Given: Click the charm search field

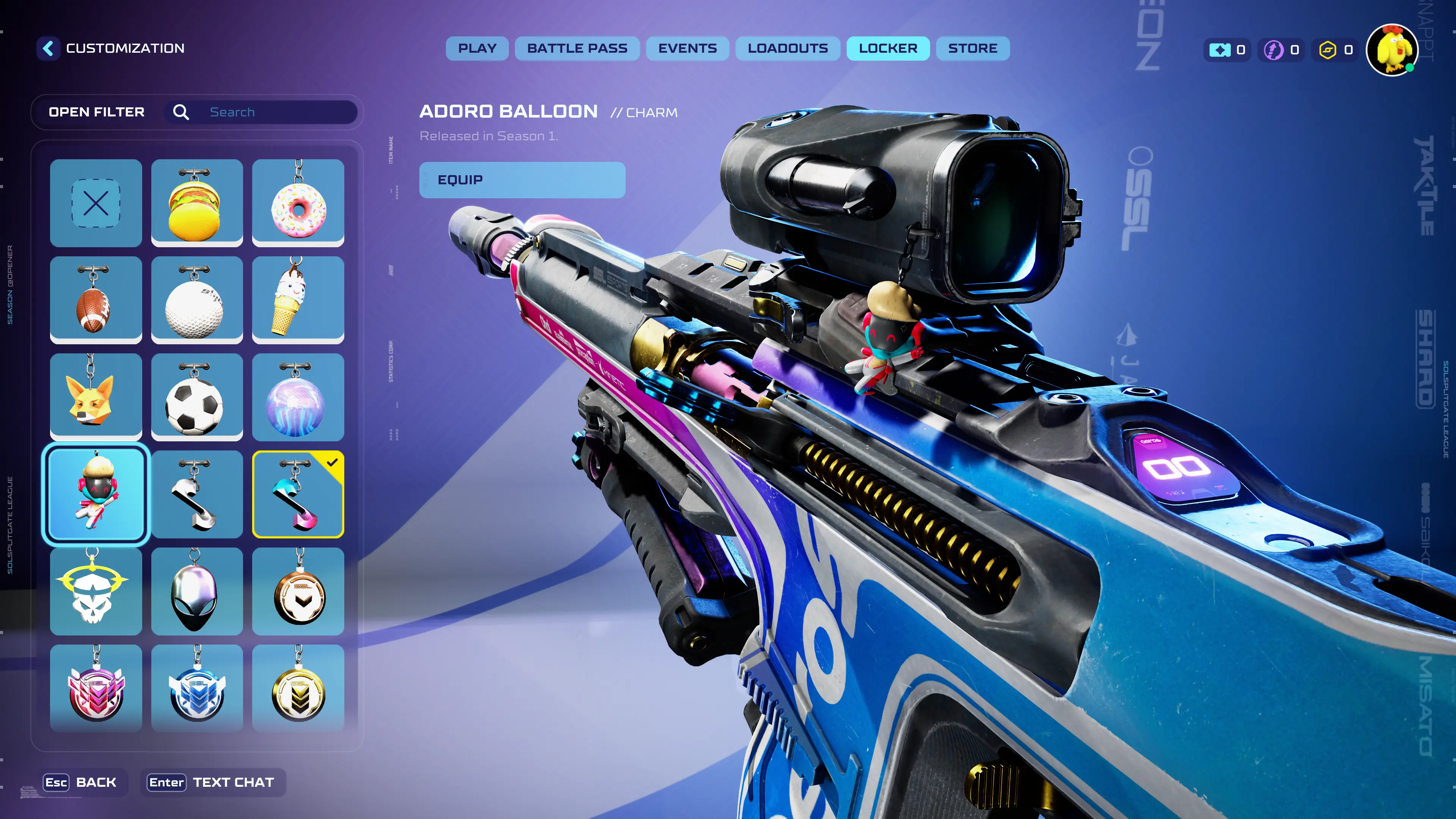Looking at the screenshot, I should (x=277, y=112).
